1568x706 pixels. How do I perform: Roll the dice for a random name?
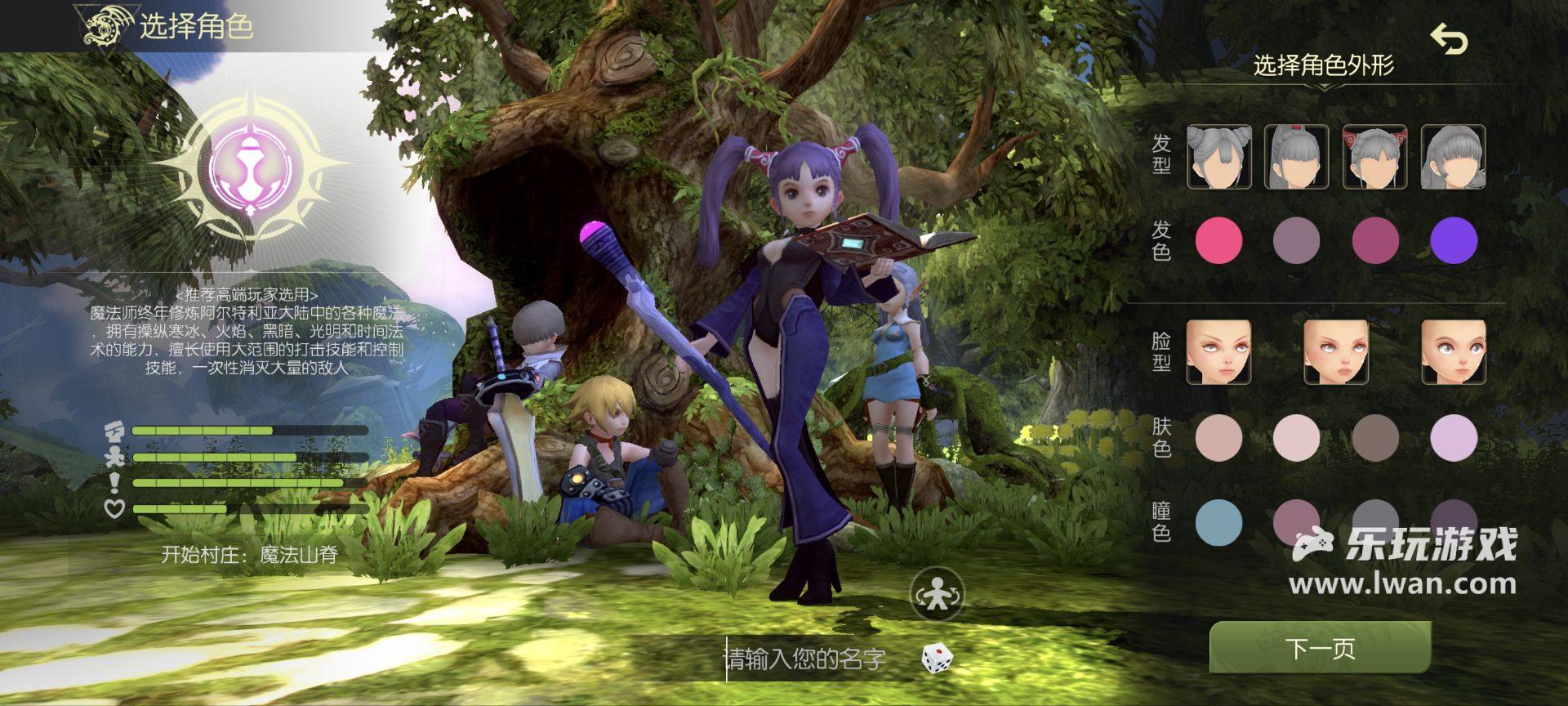click(937, 659)
